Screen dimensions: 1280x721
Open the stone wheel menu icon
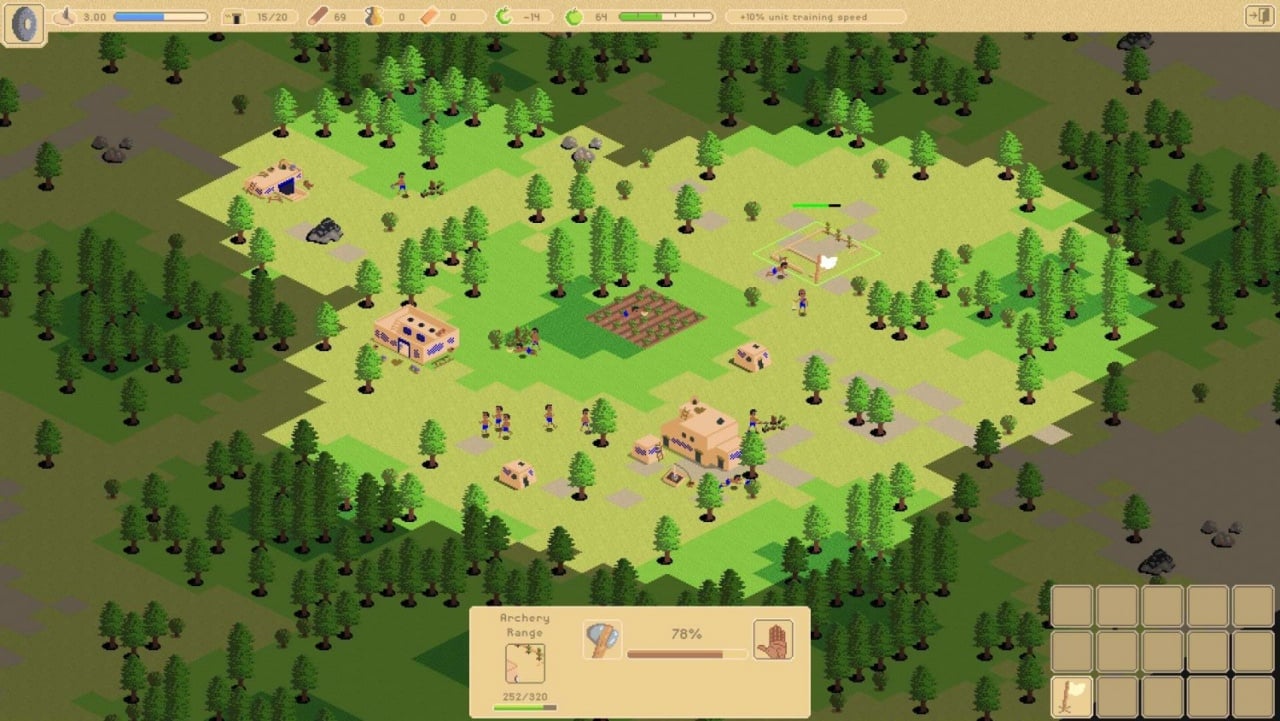25,24
